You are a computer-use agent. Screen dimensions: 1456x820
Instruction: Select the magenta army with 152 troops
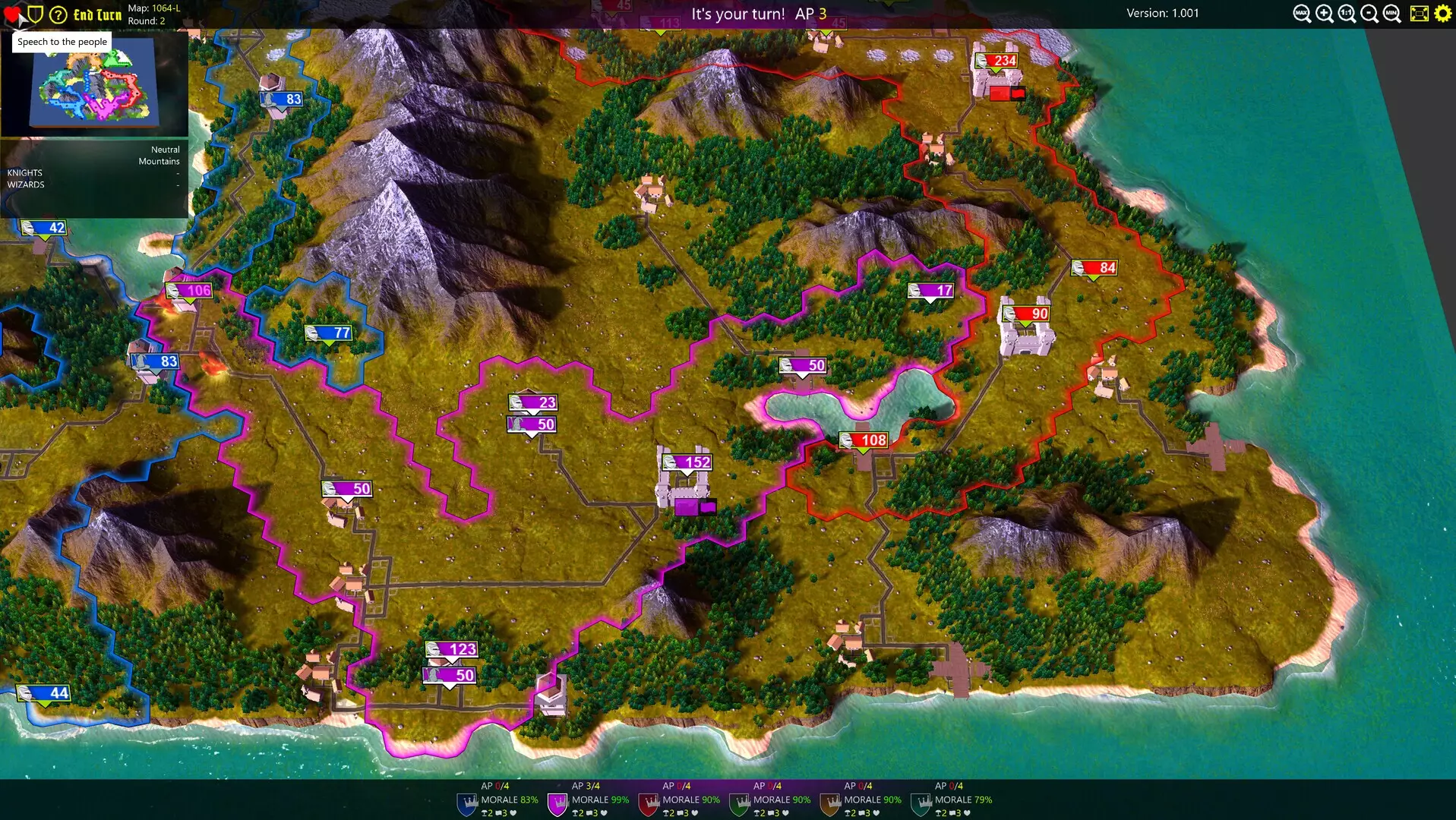(687, 462)
